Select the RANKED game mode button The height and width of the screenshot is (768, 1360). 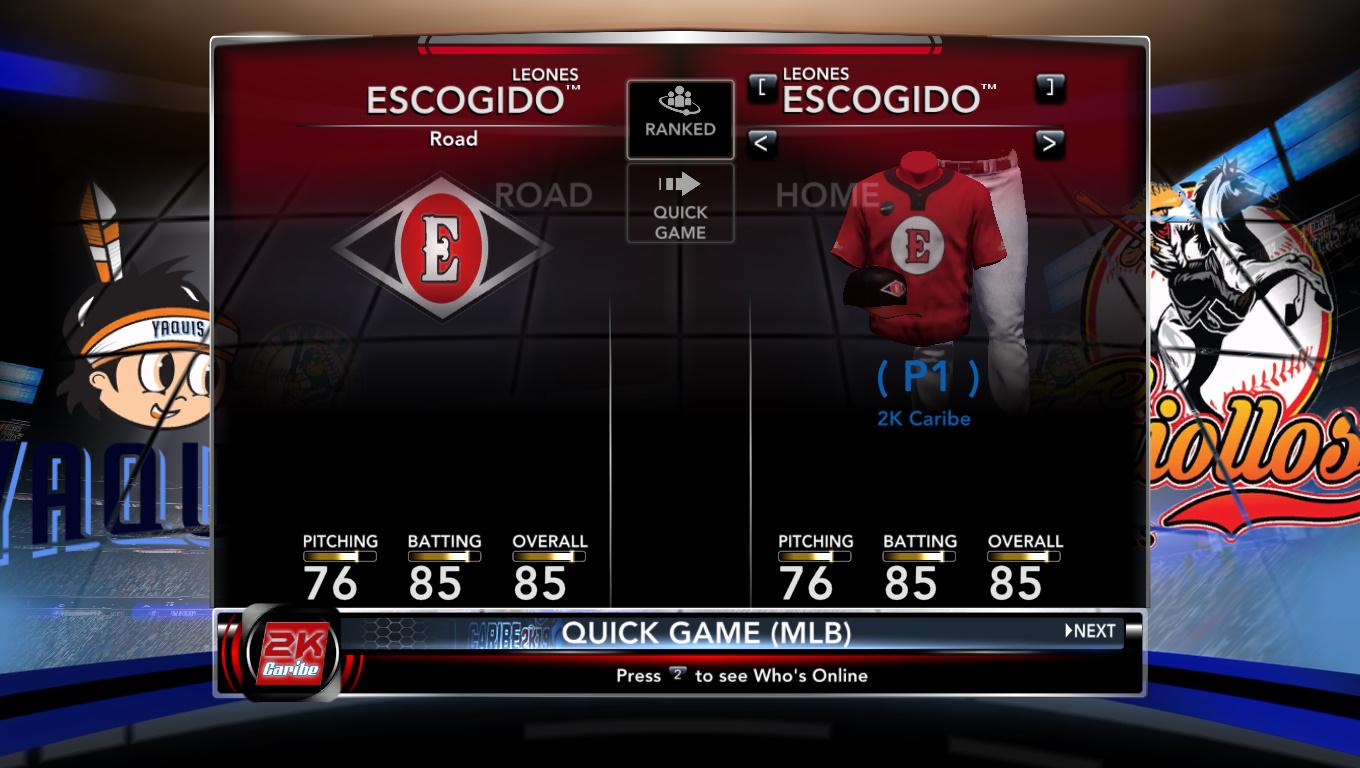point(680,119)
